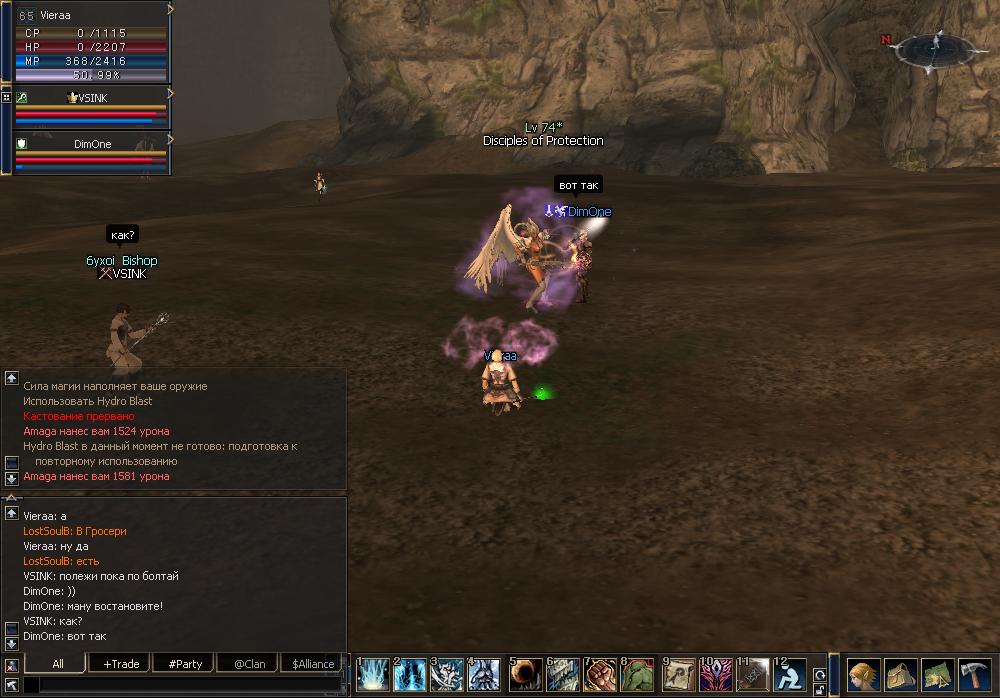Open the +Trade chat tab
1000x698 pixels.
coord(121,664)
